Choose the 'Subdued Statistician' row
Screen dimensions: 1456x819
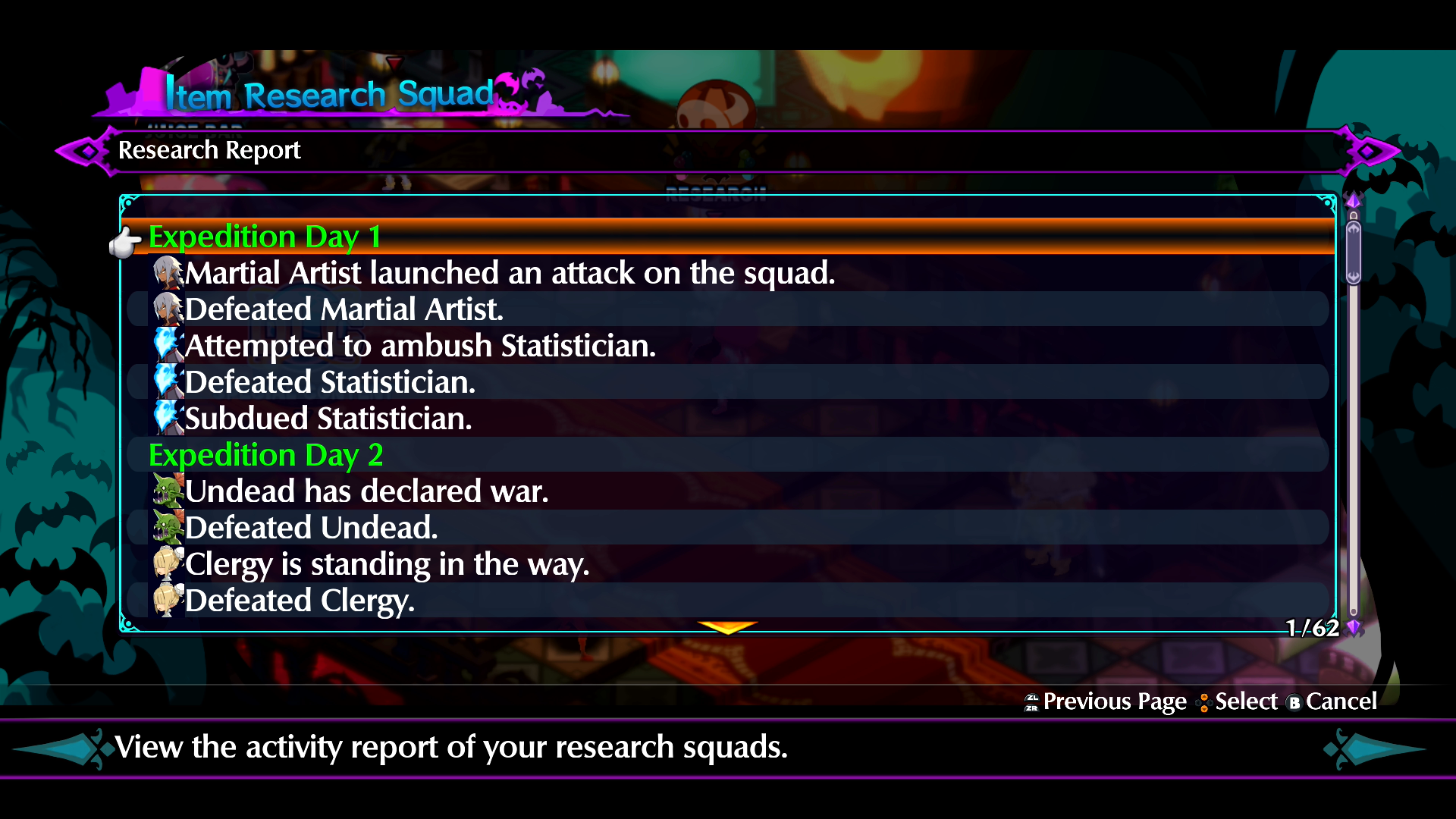coord(328,419)
